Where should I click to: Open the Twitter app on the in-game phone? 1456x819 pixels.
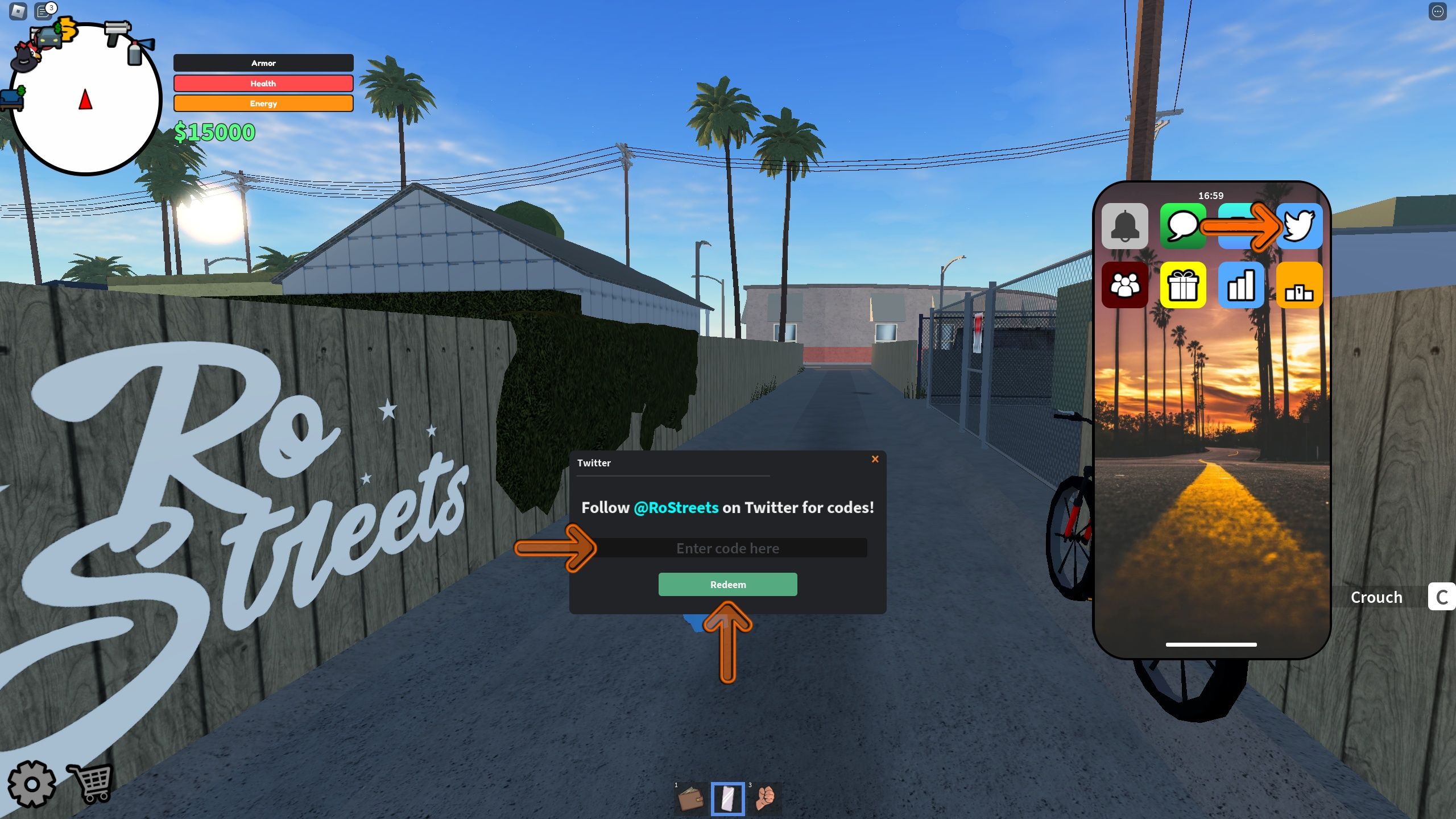(1300, 226)
